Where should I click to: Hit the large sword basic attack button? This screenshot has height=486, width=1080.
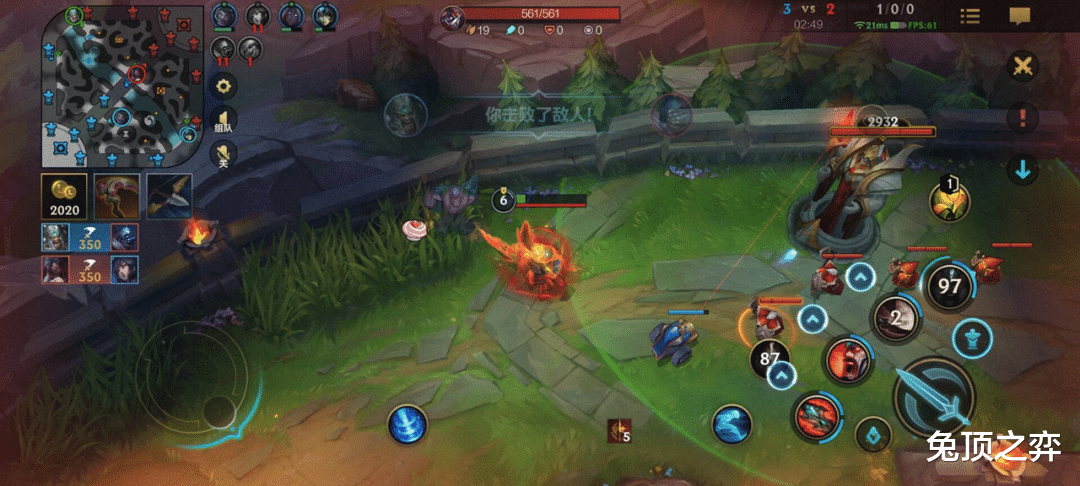point(933,398)
